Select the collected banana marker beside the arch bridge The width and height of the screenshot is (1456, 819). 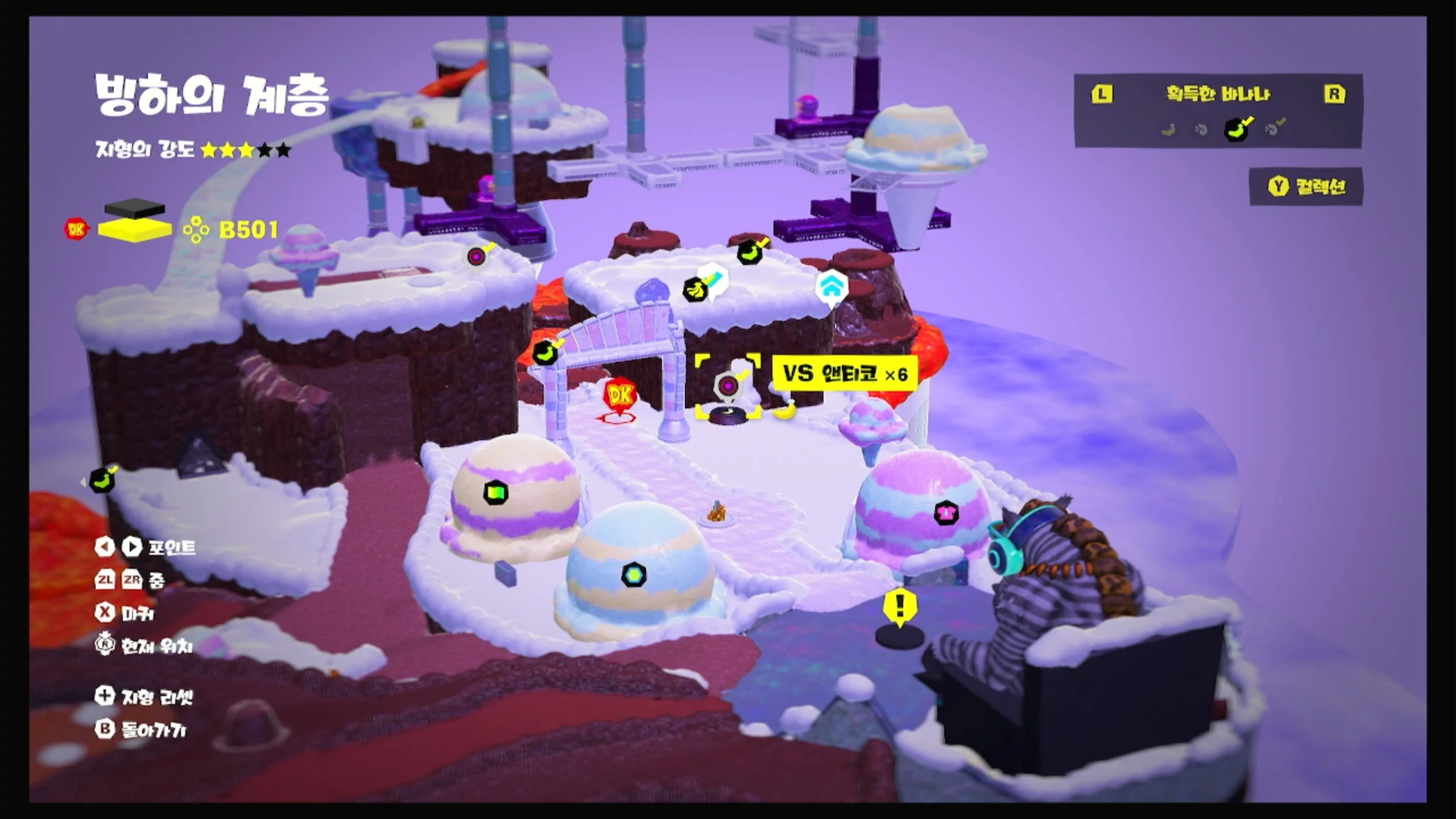pyautogui.click(x=545, y=353)
